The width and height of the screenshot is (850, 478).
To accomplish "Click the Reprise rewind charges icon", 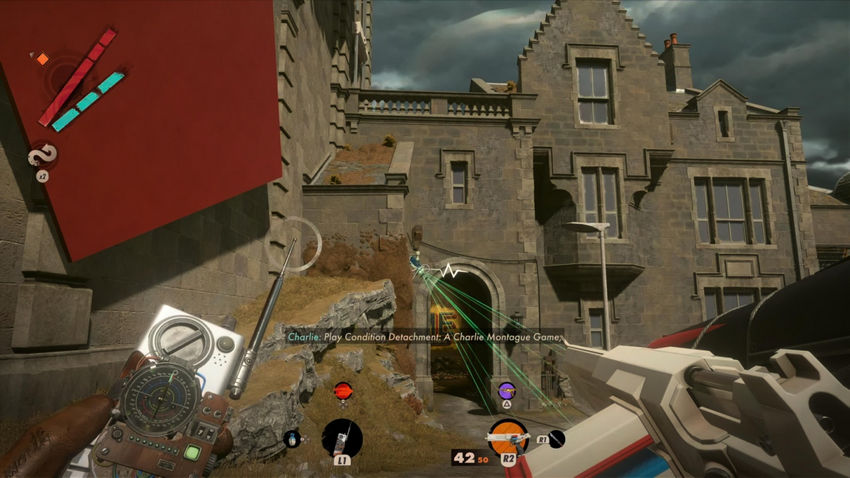I will point(42,155).
